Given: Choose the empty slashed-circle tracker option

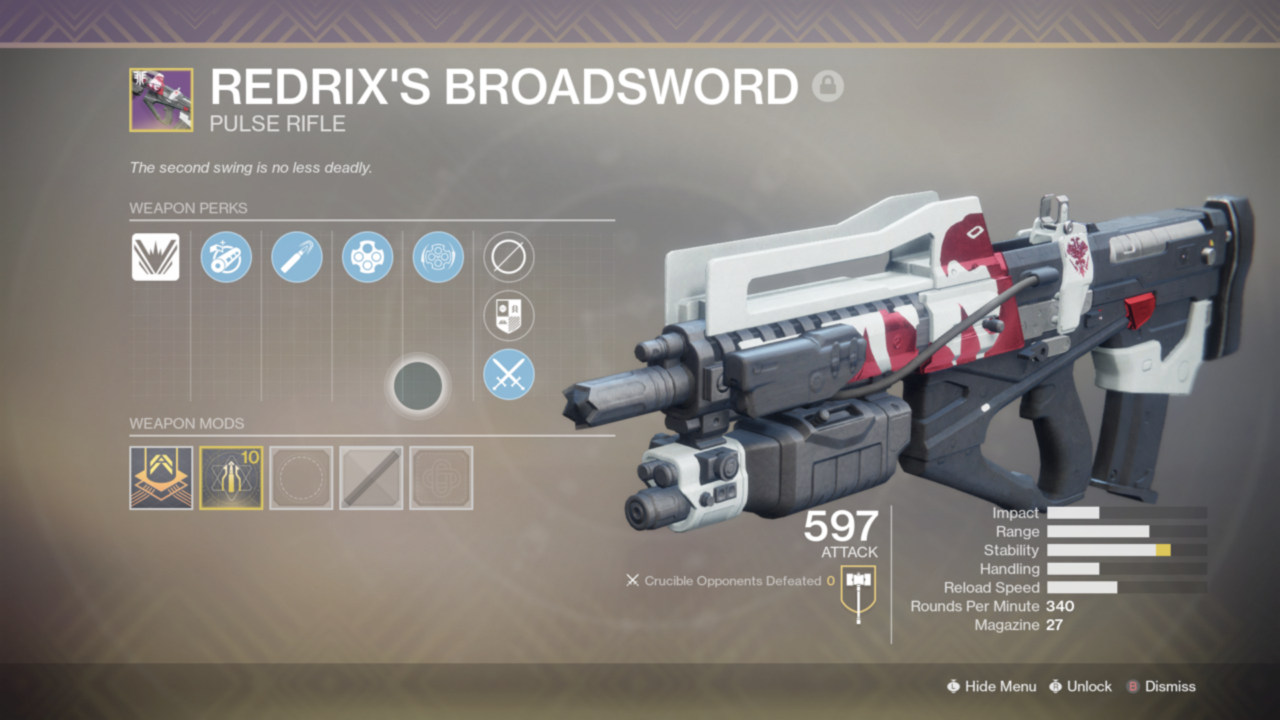Looking at the screenshot, I should (x=509, y=257).
